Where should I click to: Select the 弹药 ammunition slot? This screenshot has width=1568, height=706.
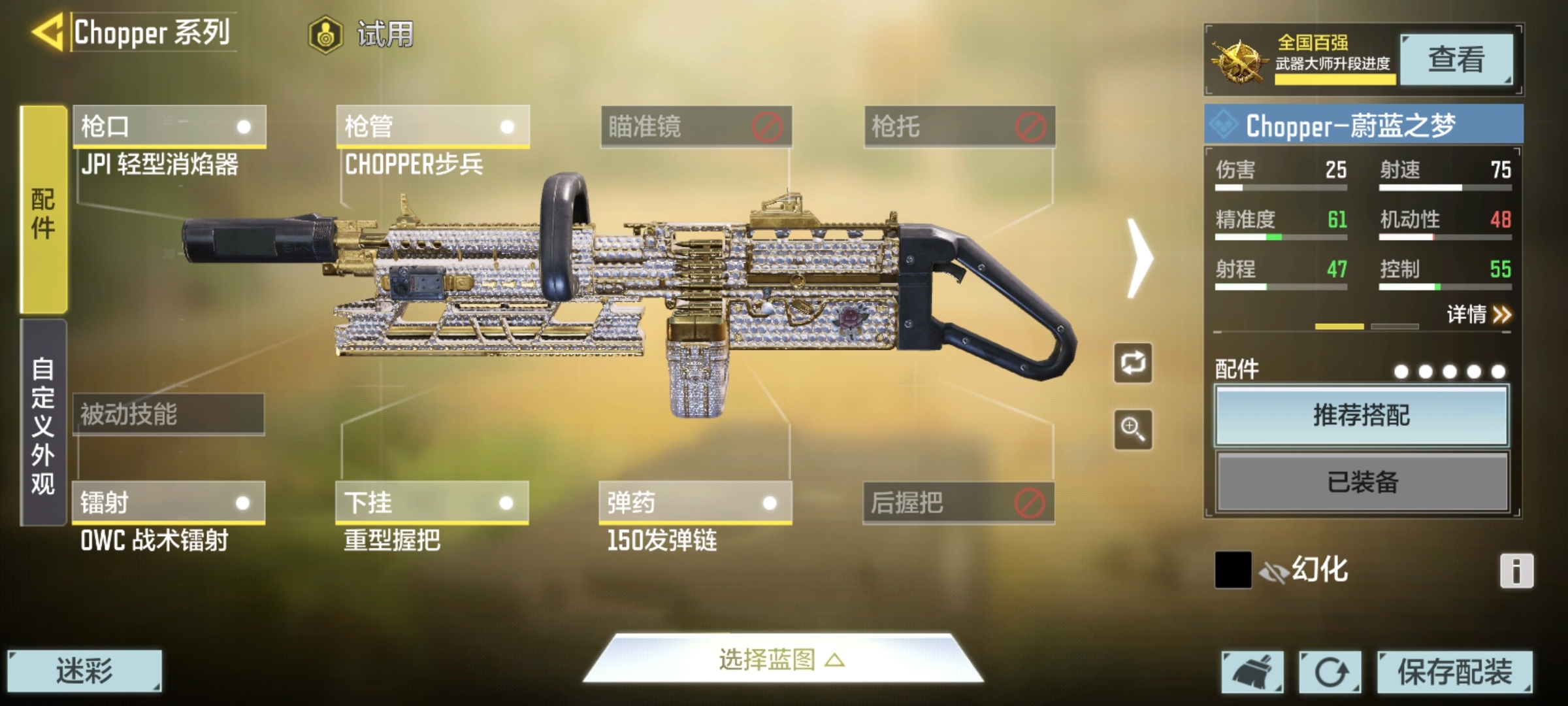coord(695,503)
